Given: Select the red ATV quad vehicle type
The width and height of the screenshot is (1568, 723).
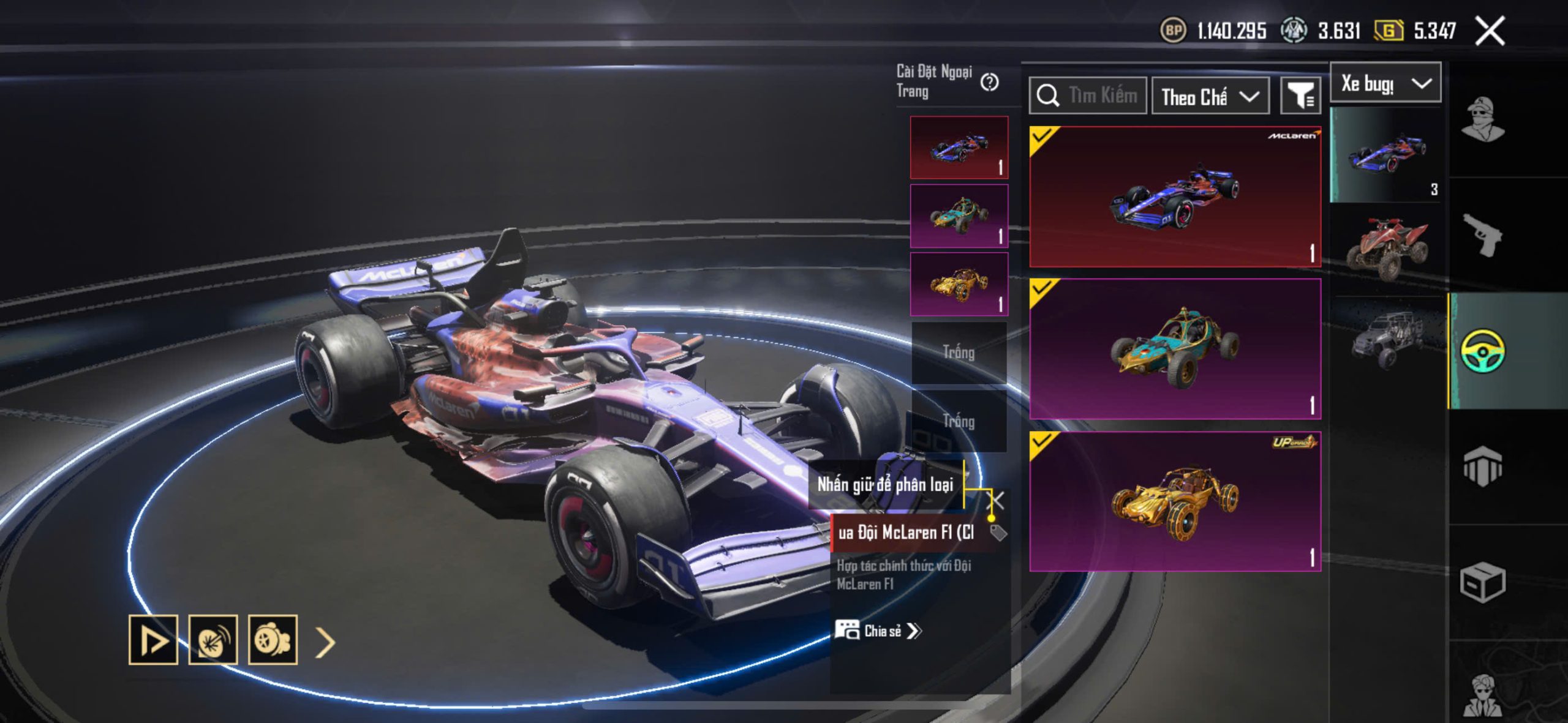Looking at the screenshot, I should click(x=1387, y=249).
